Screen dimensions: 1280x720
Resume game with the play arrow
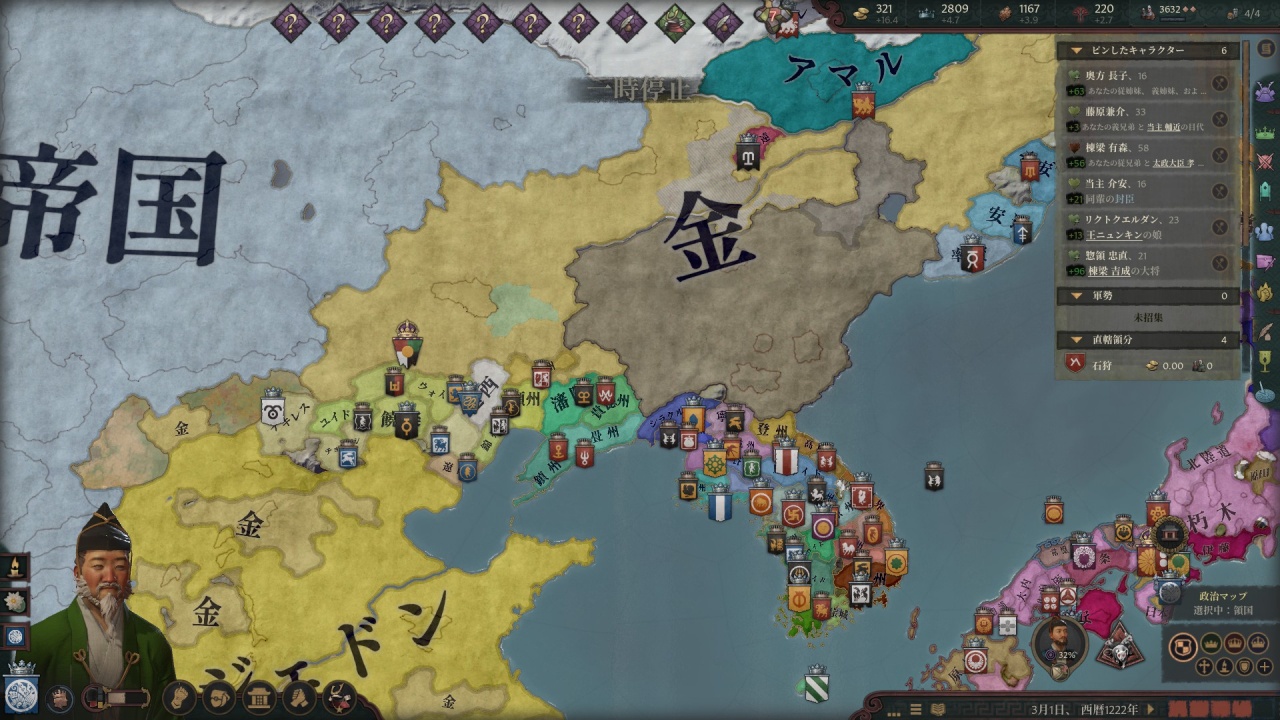click(1151, 709)
